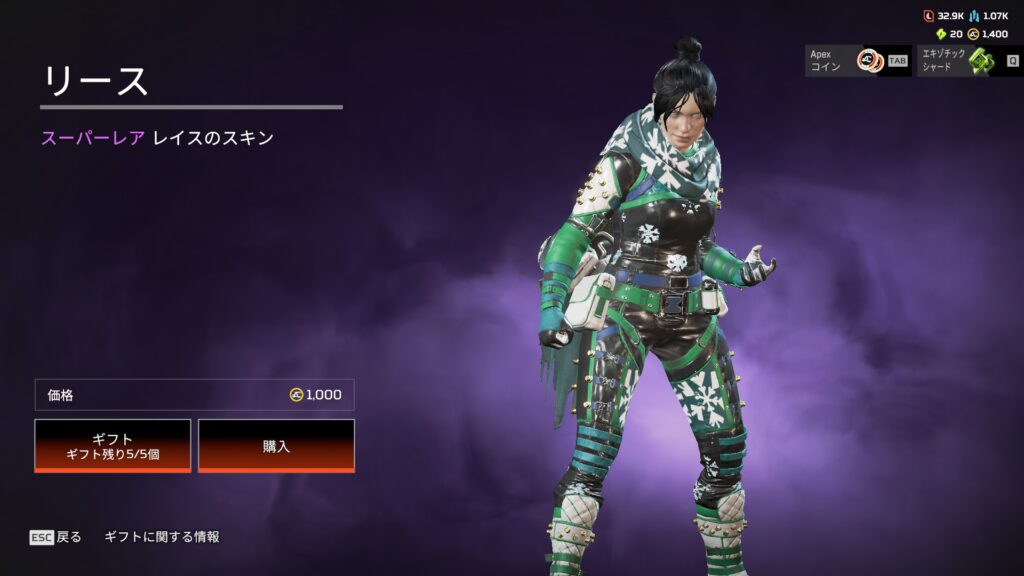This screenshot has height=576, width=1024.
Task: Open the Apex コイン purchase button
Action: point(858,60)
